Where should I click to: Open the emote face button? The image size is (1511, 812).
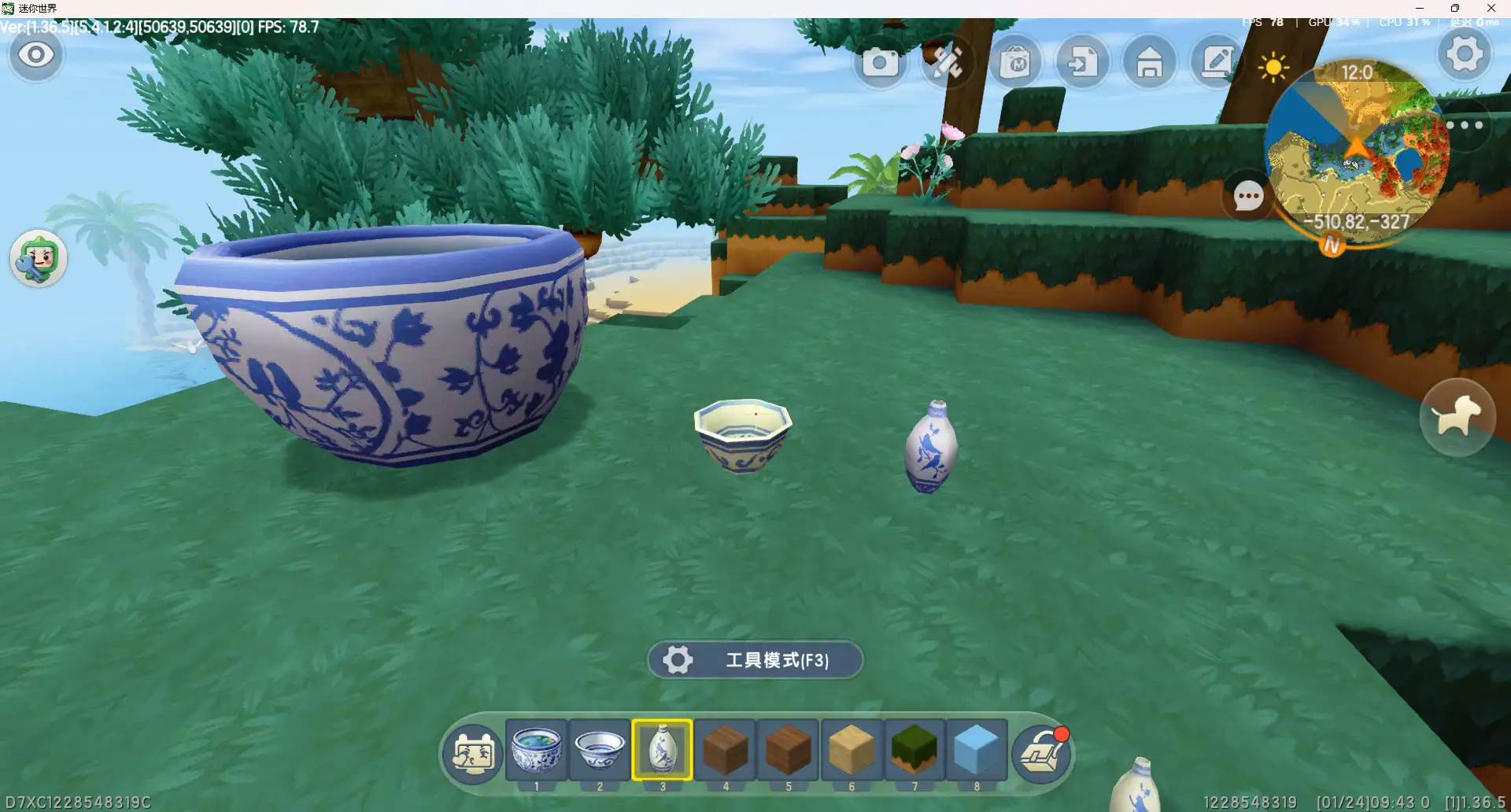(473, 753)
